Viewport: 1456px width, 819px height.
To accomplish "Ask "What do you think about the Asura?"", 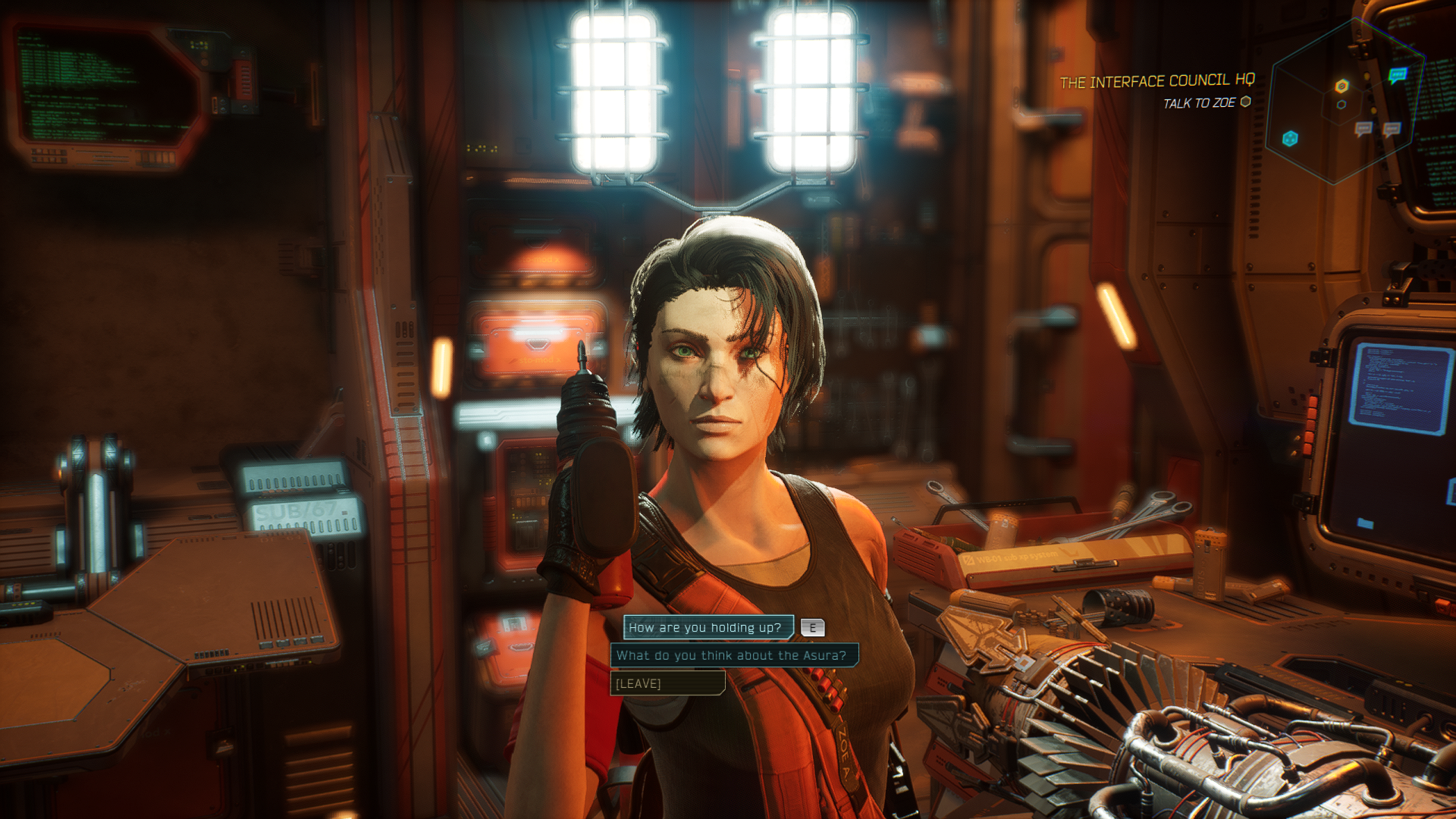I will [x=733, y=655].
